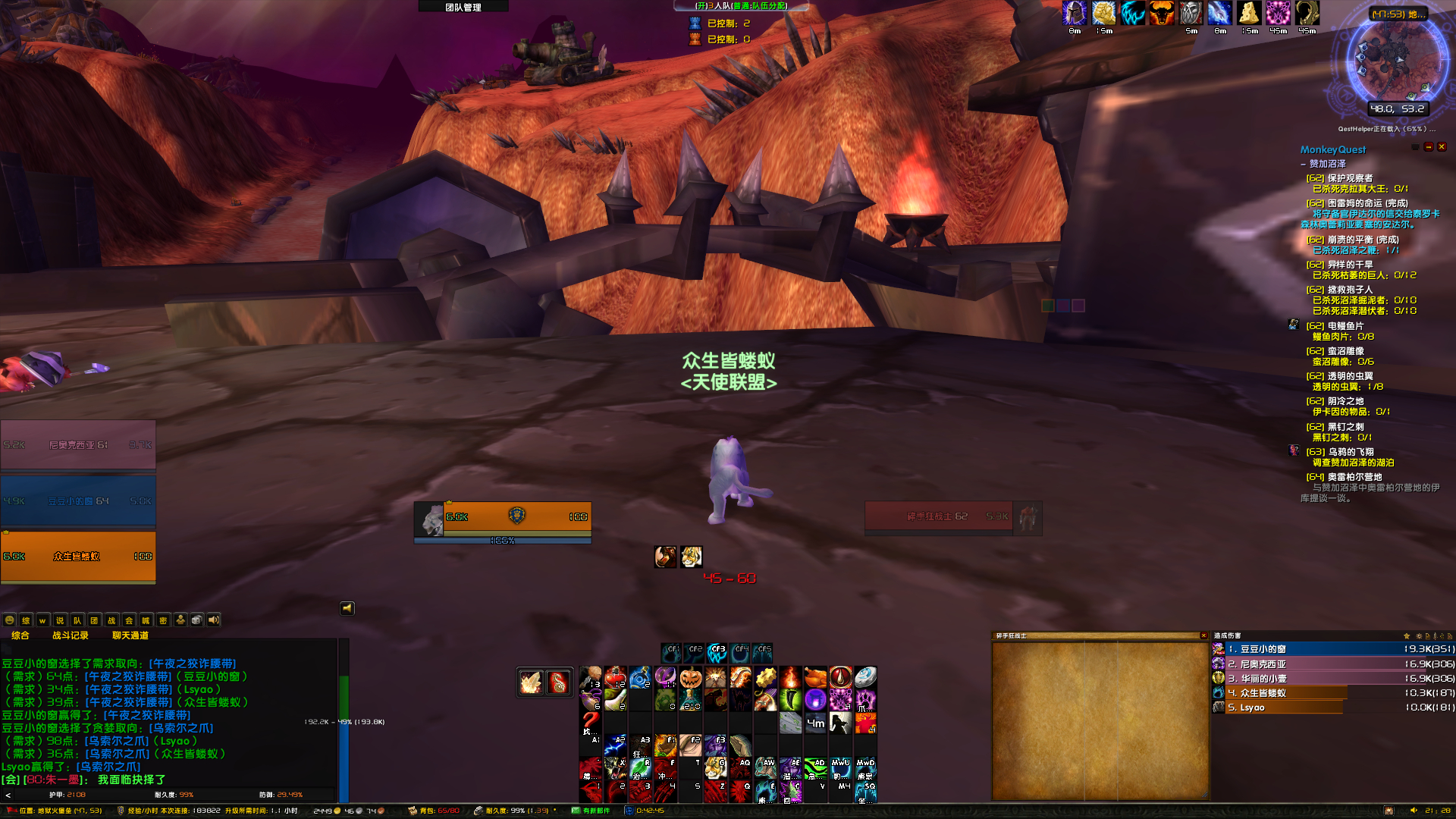1456x819 pixels.
Task: Click 豆豆小的窗 in the damage meter list
Action: (x=1289, y=649)
